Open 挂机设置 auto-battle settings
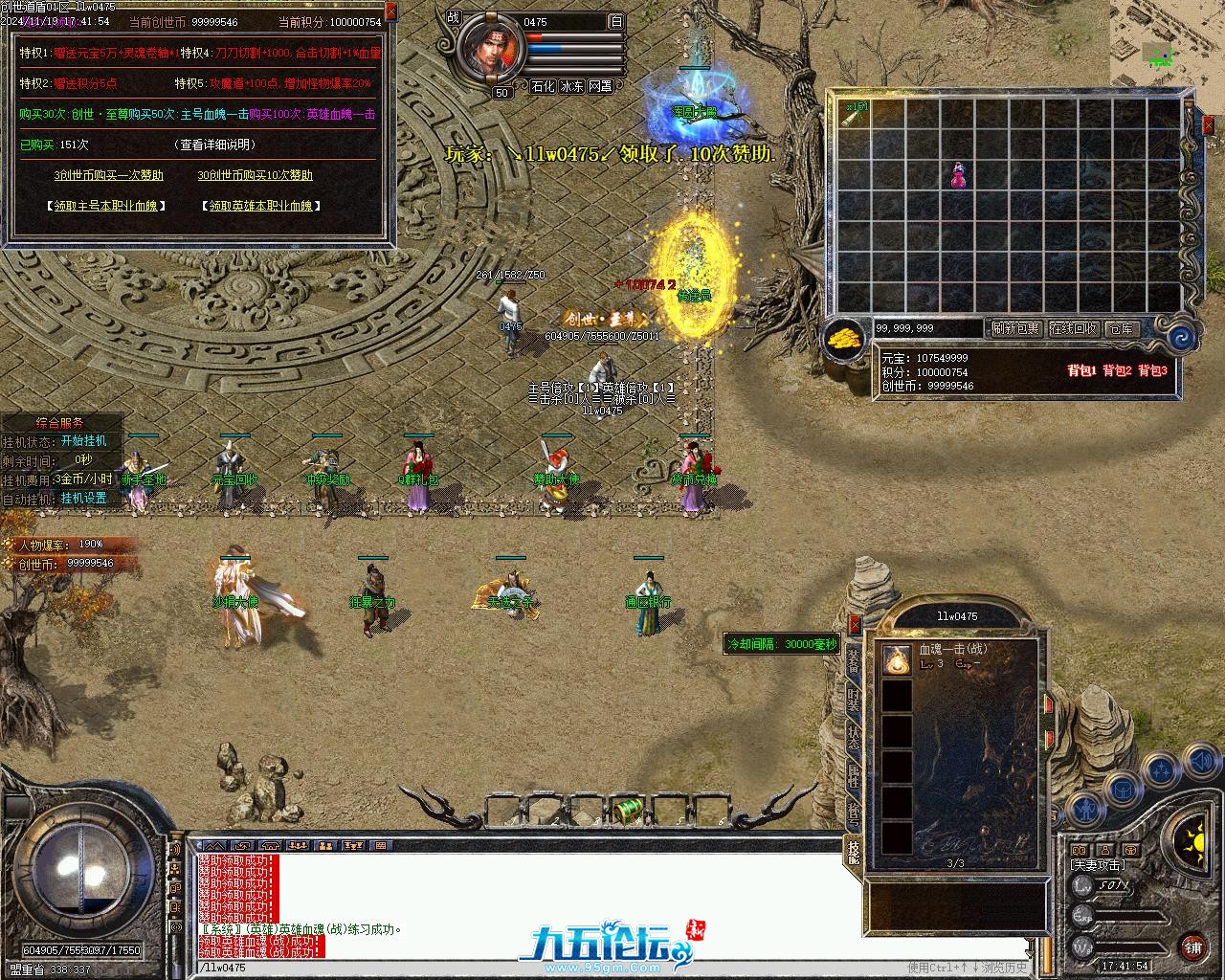 pos(84,499)
